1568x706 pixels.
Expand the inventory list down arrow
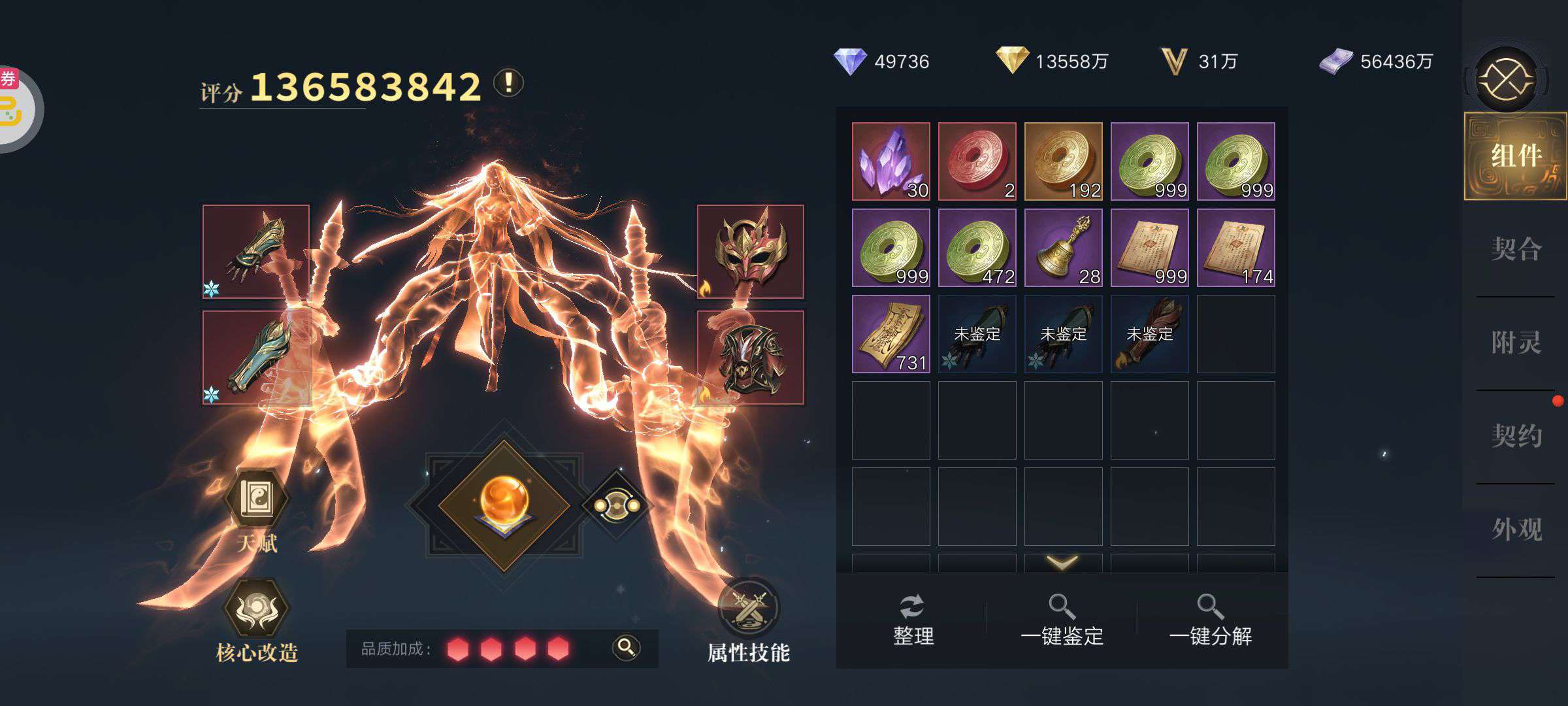click(1062, 562)
